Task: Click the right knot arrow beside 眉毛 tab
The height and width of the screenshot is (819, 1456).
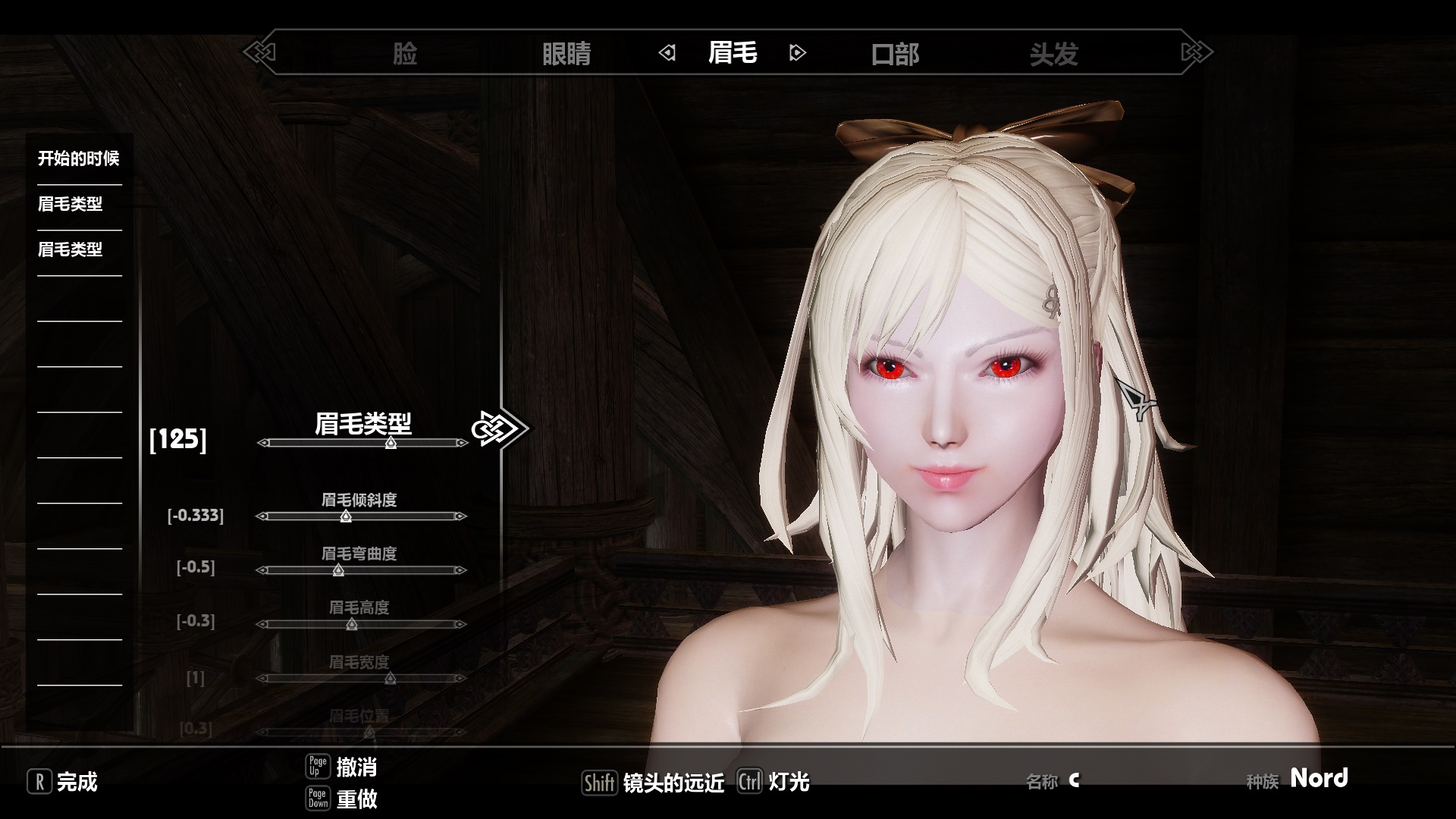Action: 799,54
